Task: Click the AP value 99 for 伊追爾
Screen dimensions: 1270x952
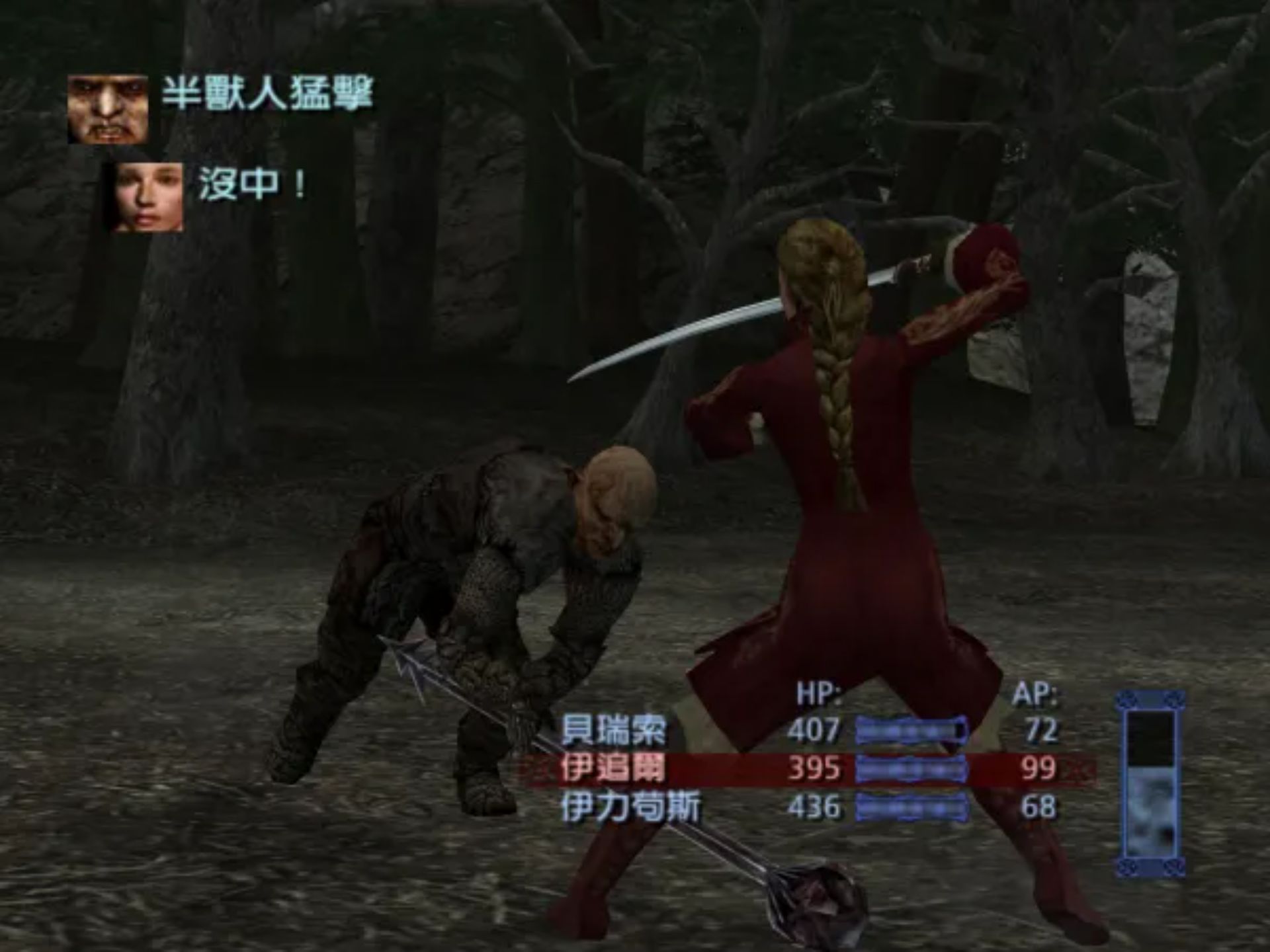Action: pyautogui.click(x=1039, y=770)
